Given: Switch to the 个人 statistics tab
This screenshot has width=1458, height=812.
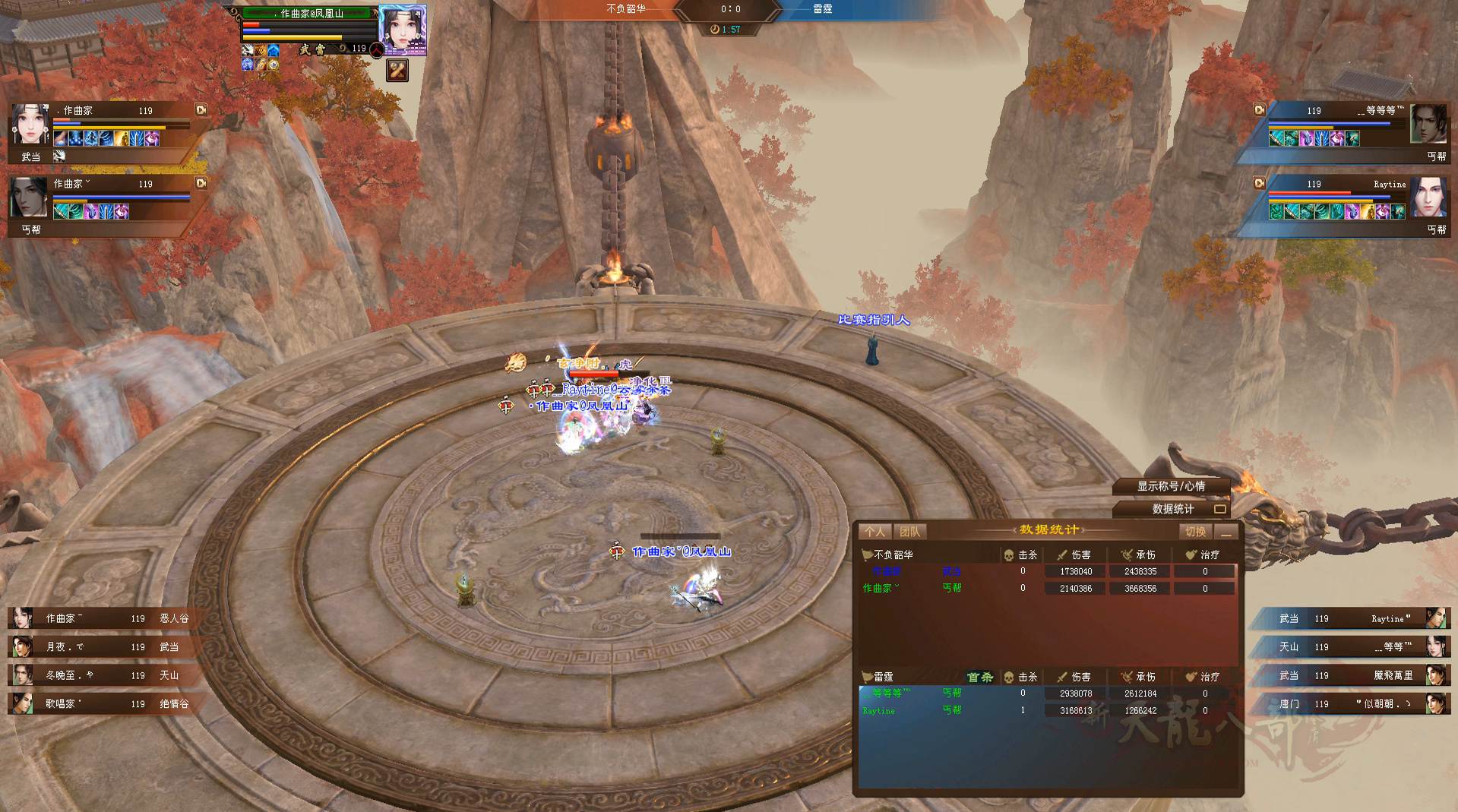Looking at the screenshot, I should coord(874,532).
